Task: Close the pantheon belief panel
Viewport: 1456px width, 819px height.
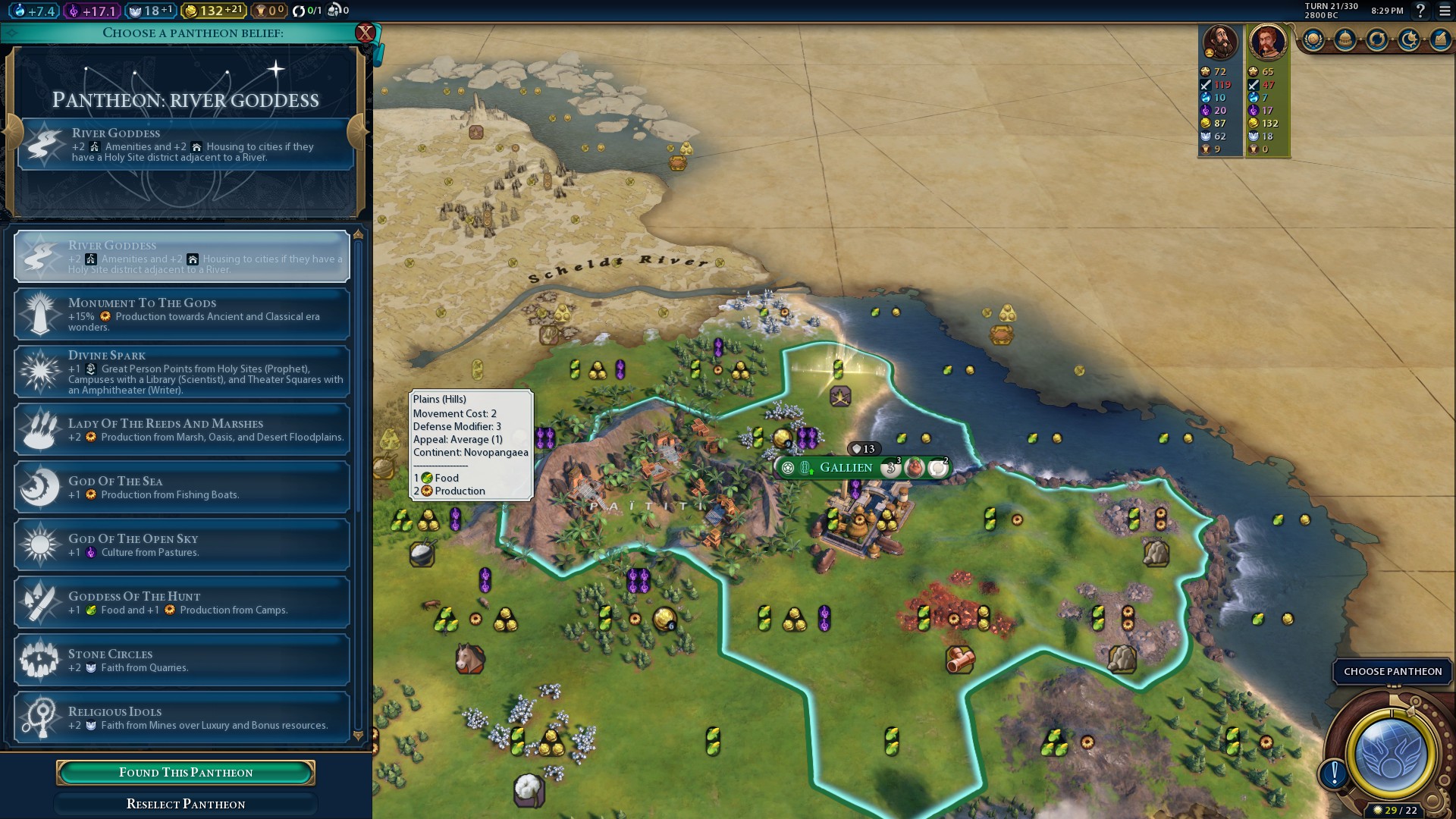Action: click(x=366, y=33)
